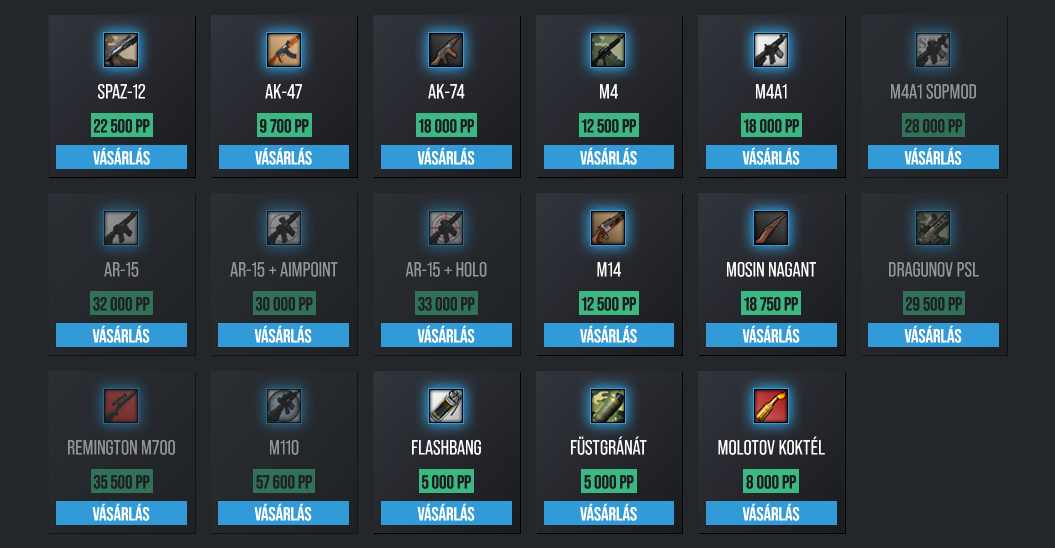
Task: Buy the SPAZ-12 shotgun with its Vásárlás button
Action: pyautogui.click(x=121, y=157)
